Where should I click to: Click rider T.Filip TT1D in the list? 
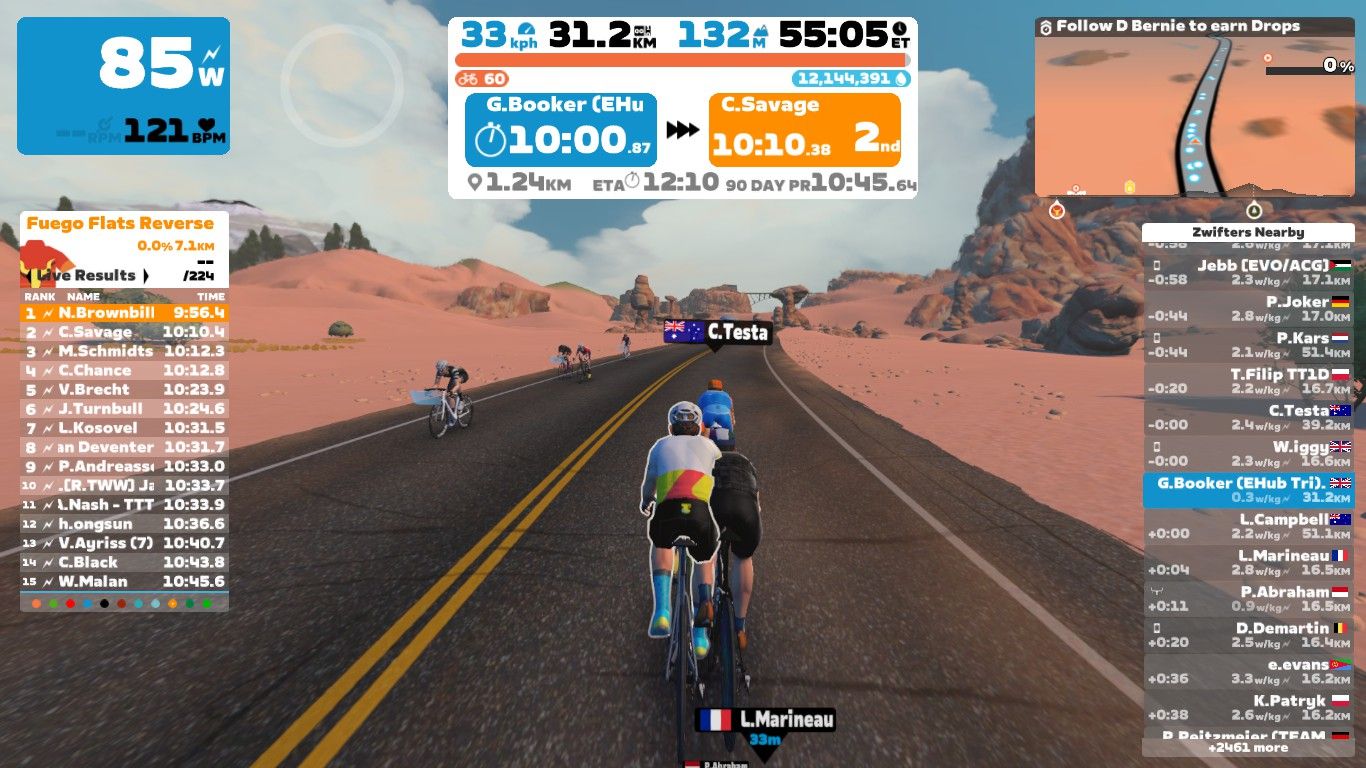[x=1248, y=381]
